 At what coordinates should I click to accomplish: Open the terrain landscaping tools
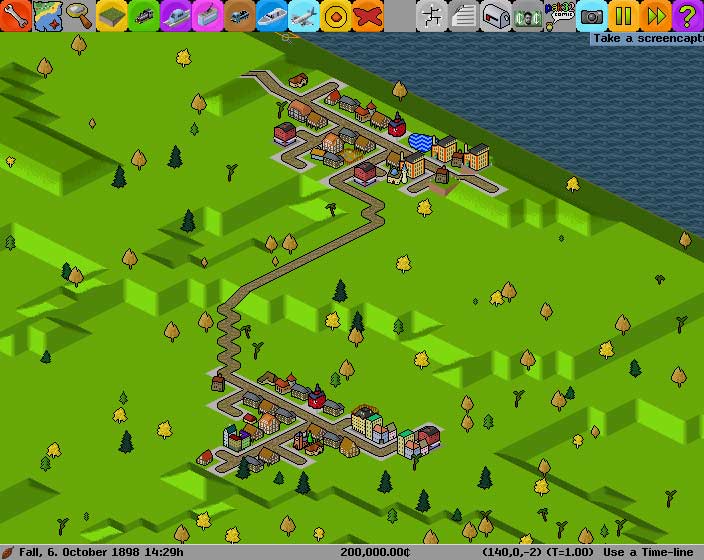pyautogui.click(x=111, y=15)
